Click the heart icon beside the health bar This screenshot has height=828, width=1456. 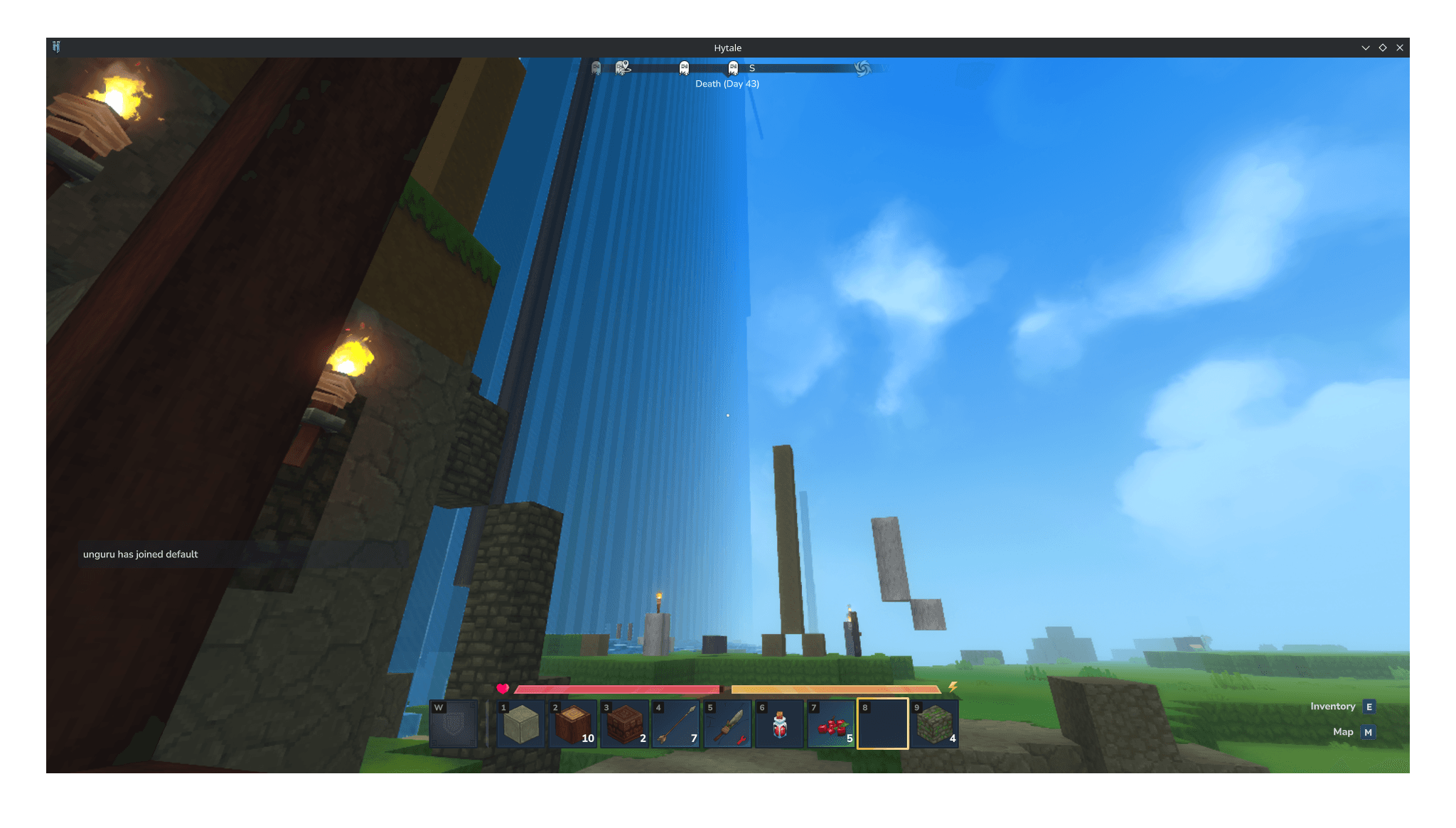[502, 688]
